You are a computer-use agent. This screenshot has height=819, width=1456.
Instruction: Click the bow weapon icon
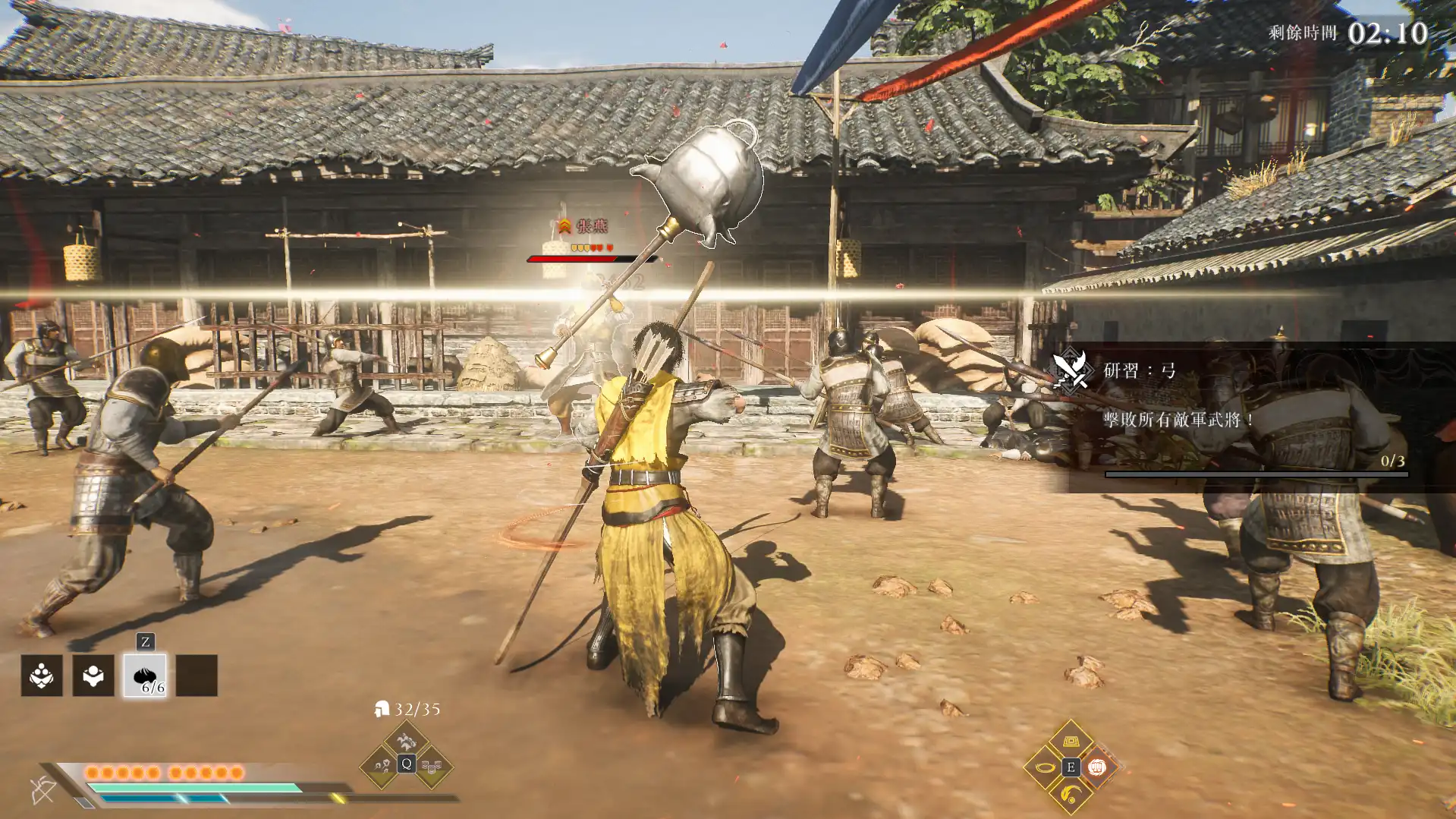[x=43, y=790]
